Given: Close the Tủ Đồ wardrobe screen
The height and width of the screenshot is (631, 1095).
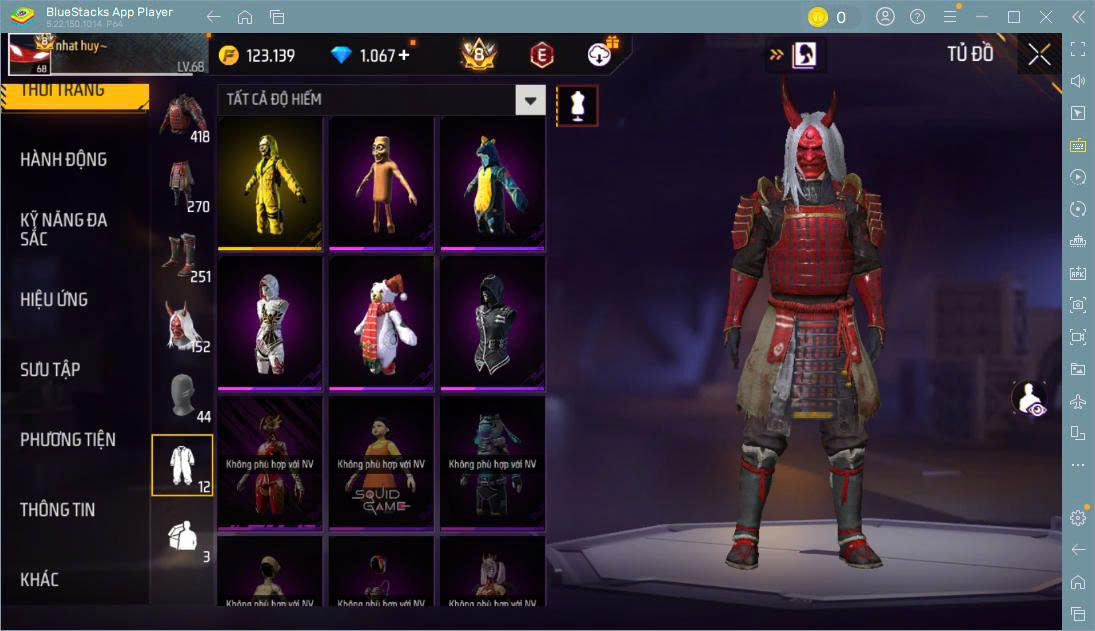Looking at the screenshot, I should click(x=1039, y=54).
